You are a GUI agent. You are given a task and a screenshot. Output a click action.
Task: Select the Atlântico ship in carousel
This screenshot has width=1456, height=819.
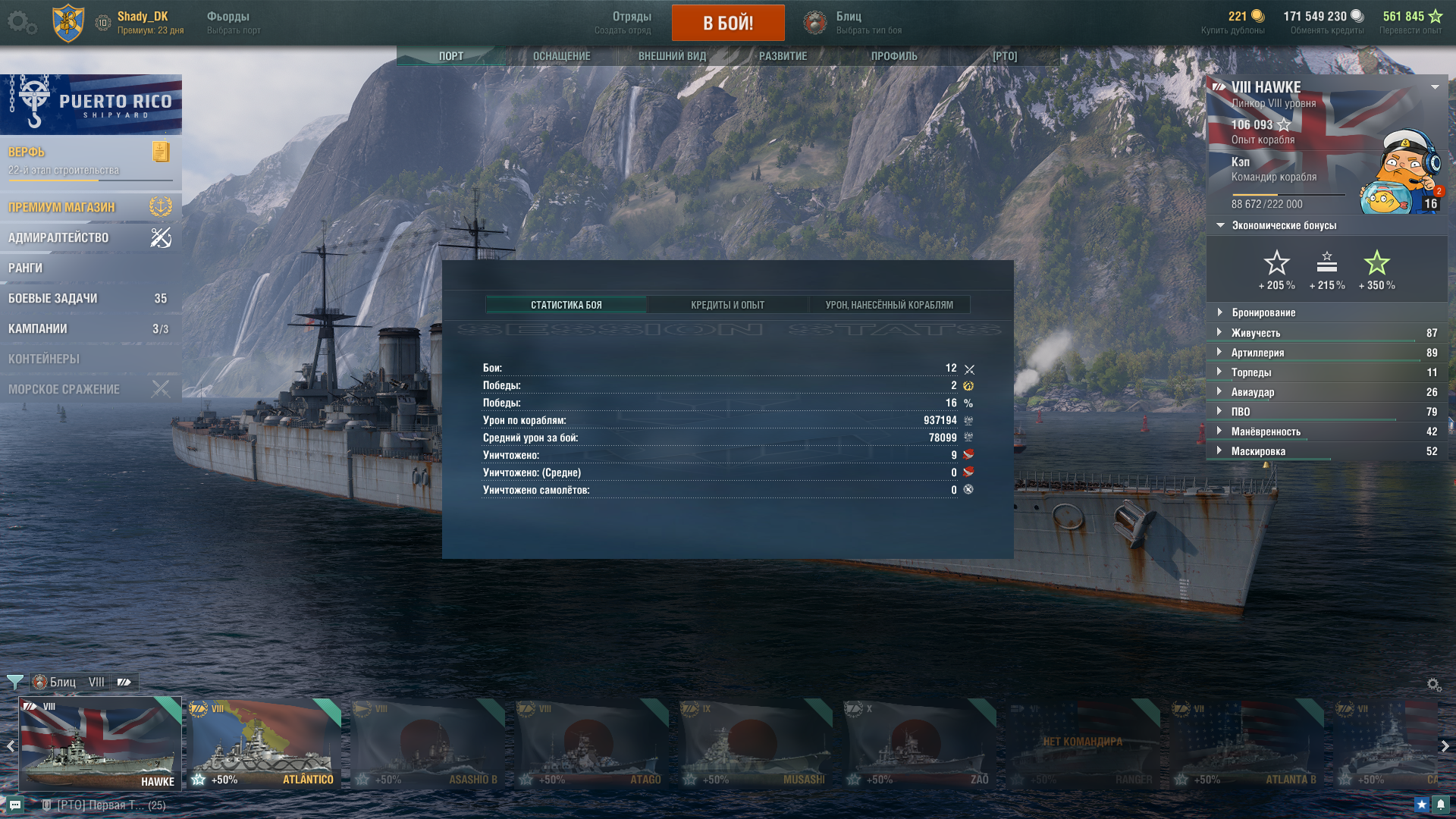pyautogui.click(x=265, y=743)
